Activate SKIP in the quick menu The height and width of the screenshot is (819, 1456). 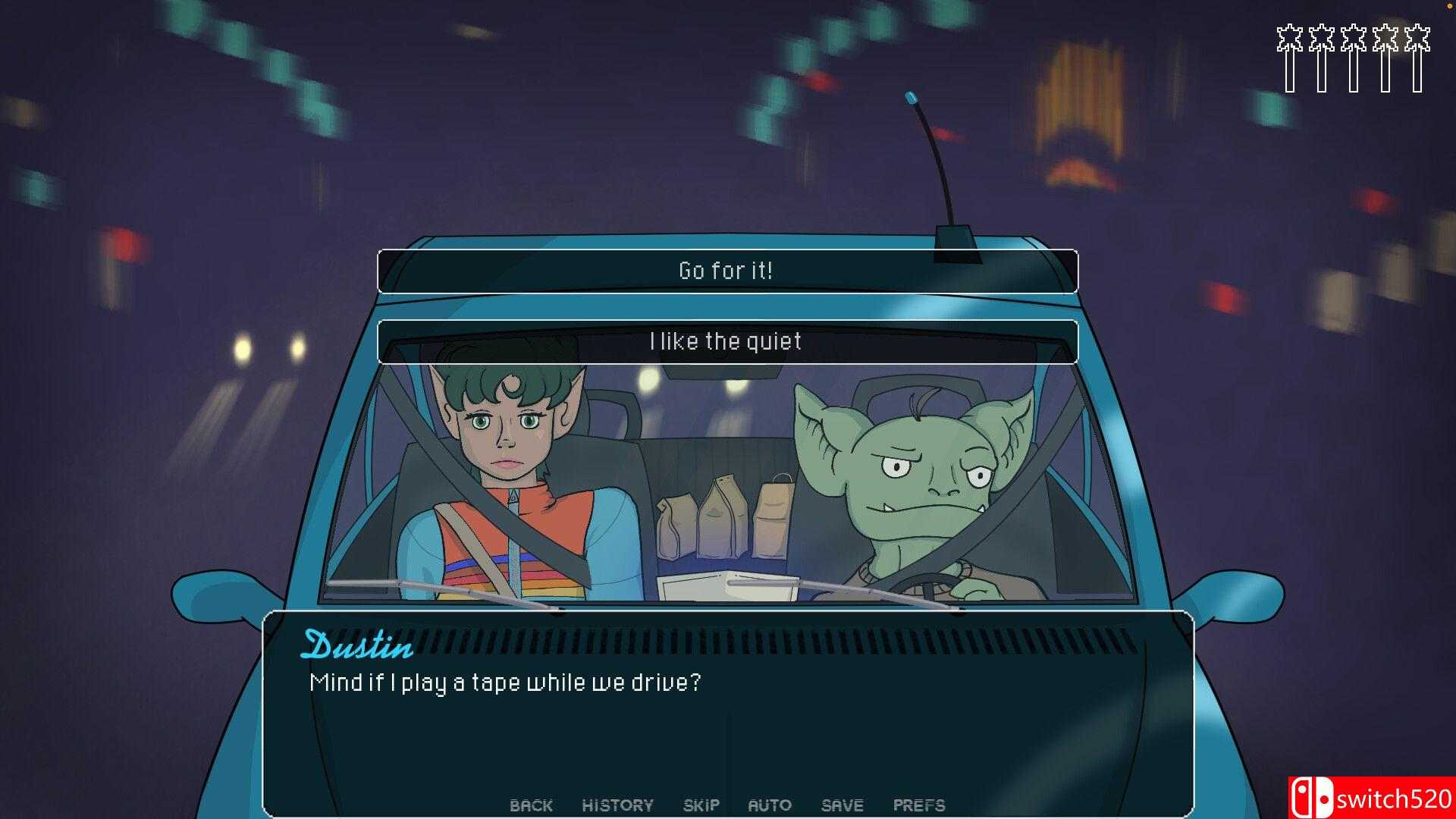[701, 805]
